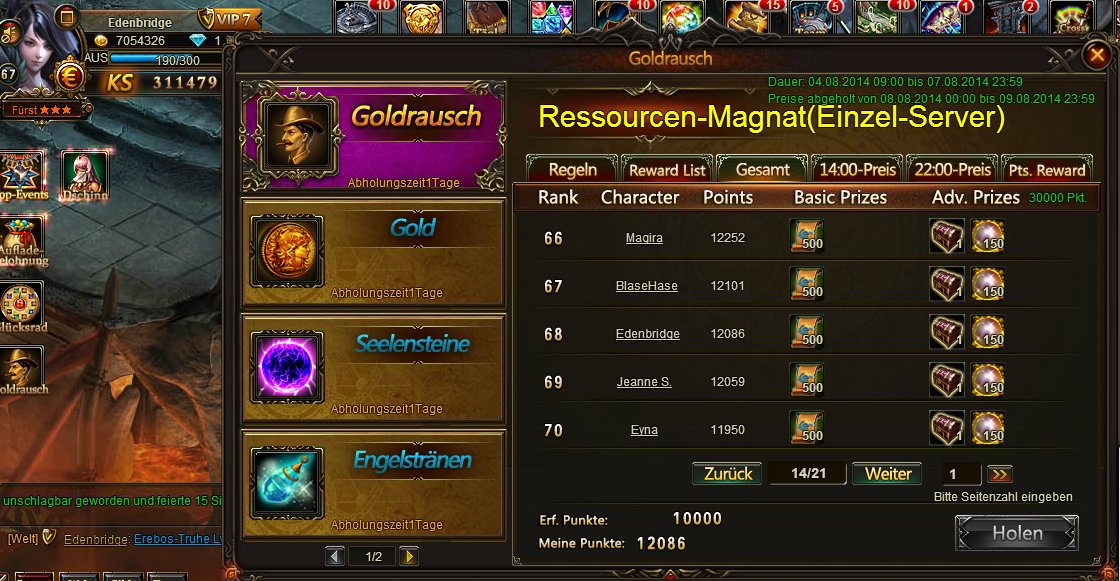Show the 14:00-Preis tab

click(x=856, y=169)
